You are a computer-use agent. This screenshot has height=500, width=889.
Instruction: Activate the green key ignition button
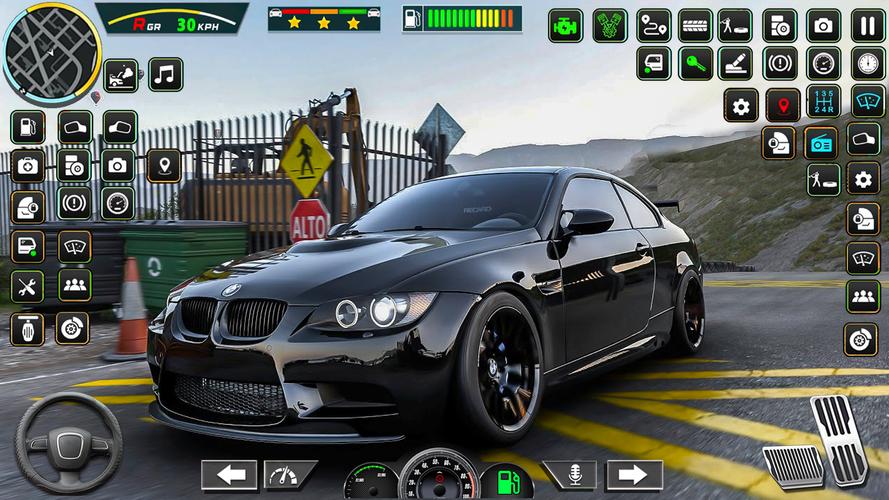click(695, 64)
